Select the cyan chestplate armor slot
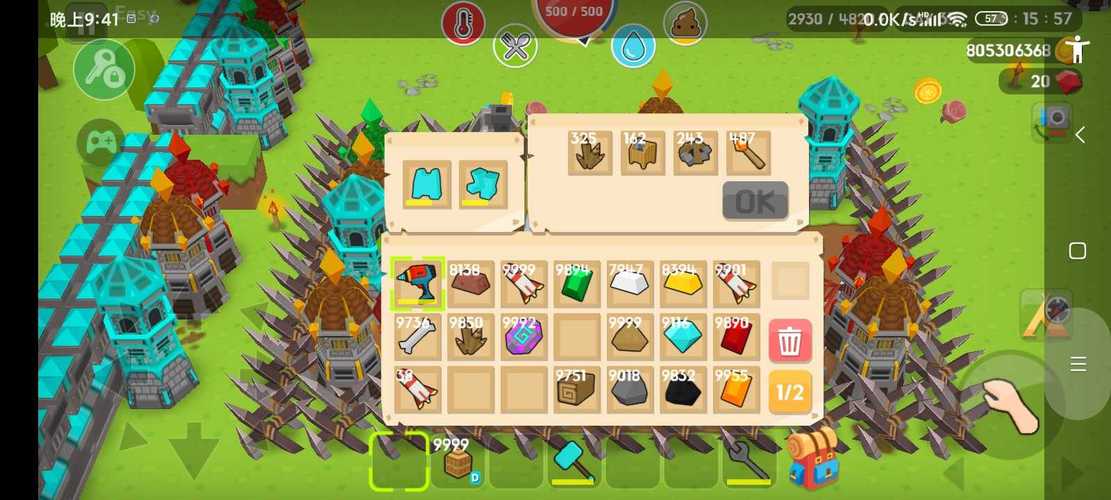The width and height of the screenshot is (1111, 500). 430,185
